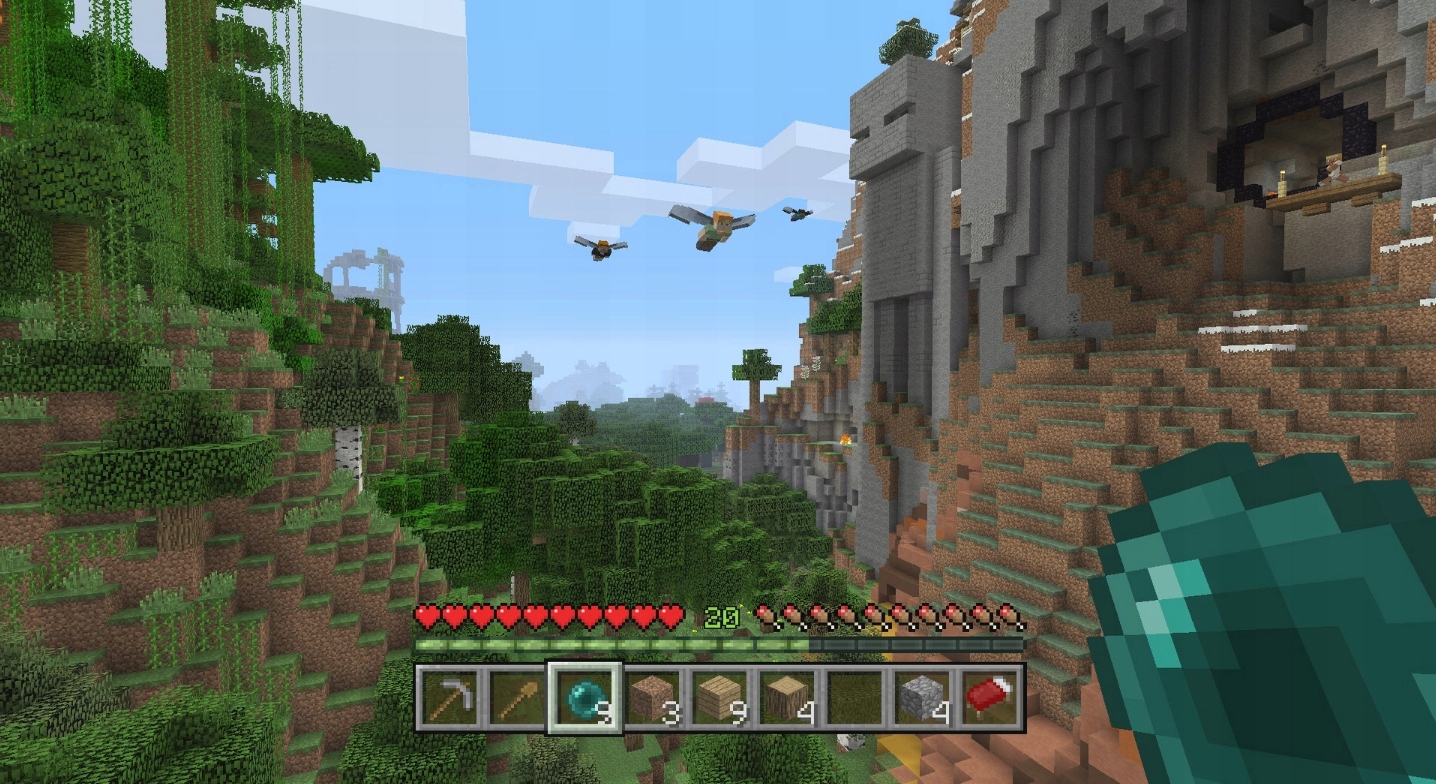Click the stack count 9 on the ender pearls
Image resolution: width=1436 pixels, height=784 pixels.
603,708
